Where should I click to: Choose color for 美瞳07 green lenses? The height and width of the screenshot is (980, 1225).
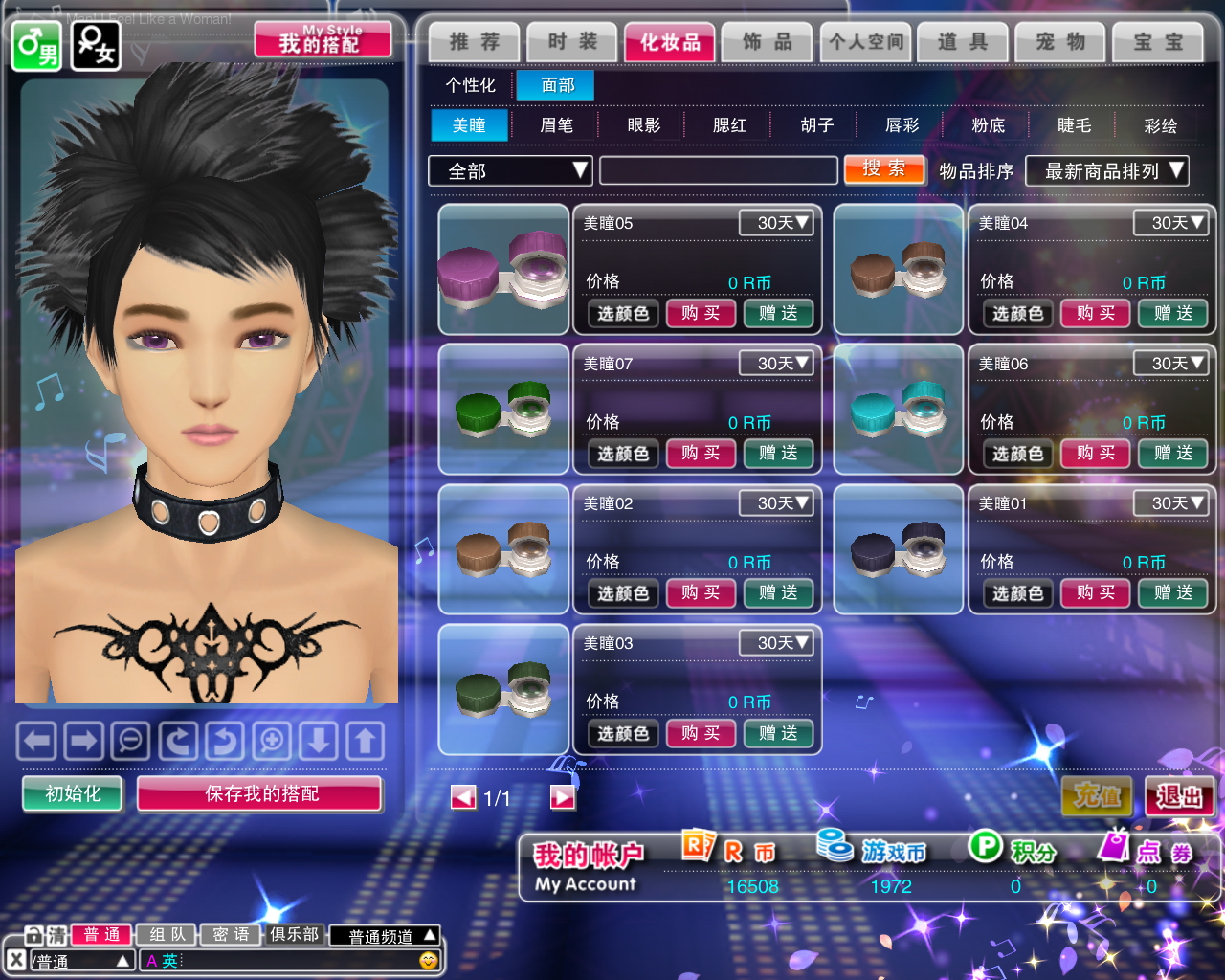pyautogui.click(x=623, y=454)
